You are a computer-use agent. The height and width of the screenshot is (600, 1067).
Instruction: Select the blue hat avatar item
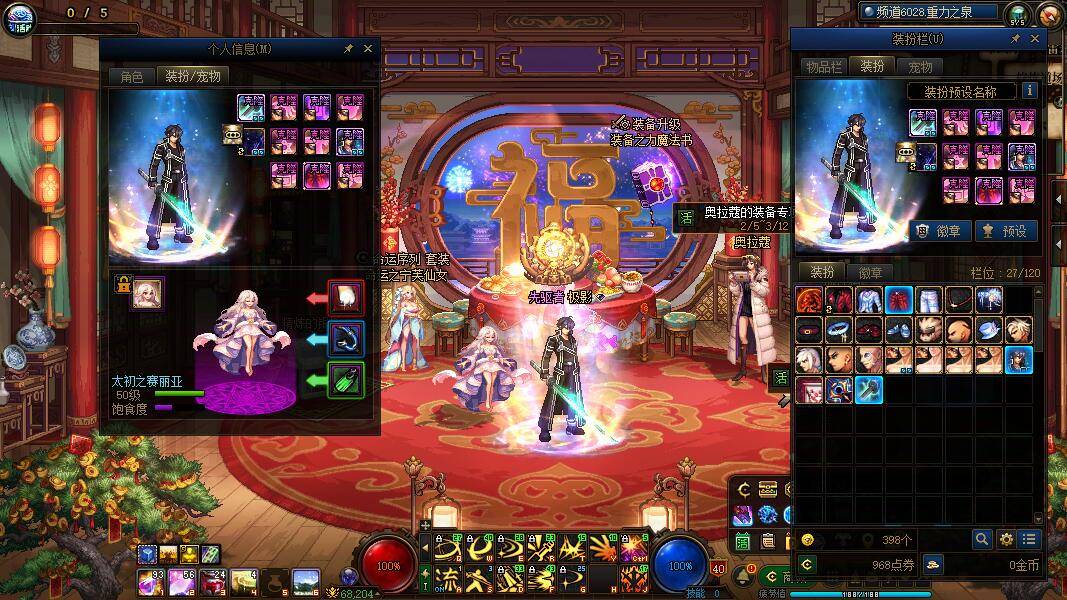pos(989,330)
